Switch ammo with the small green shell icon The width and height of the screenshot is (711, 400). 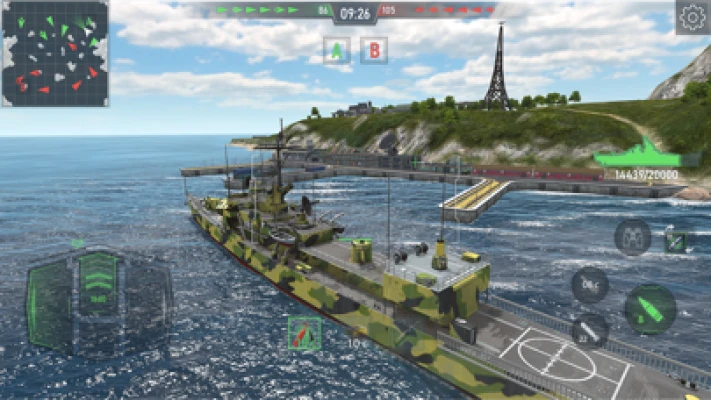(x=677, y=241)
